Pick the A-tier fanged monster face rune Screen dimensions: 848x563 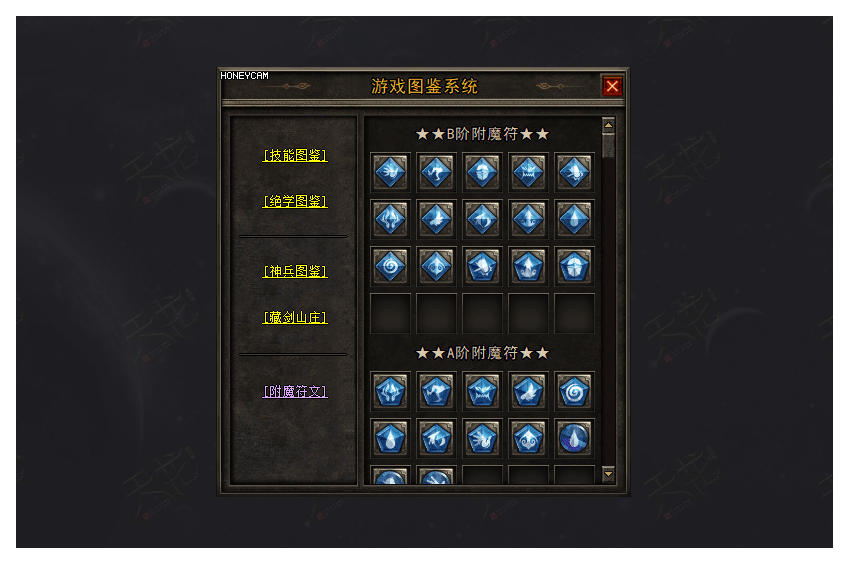482,391
